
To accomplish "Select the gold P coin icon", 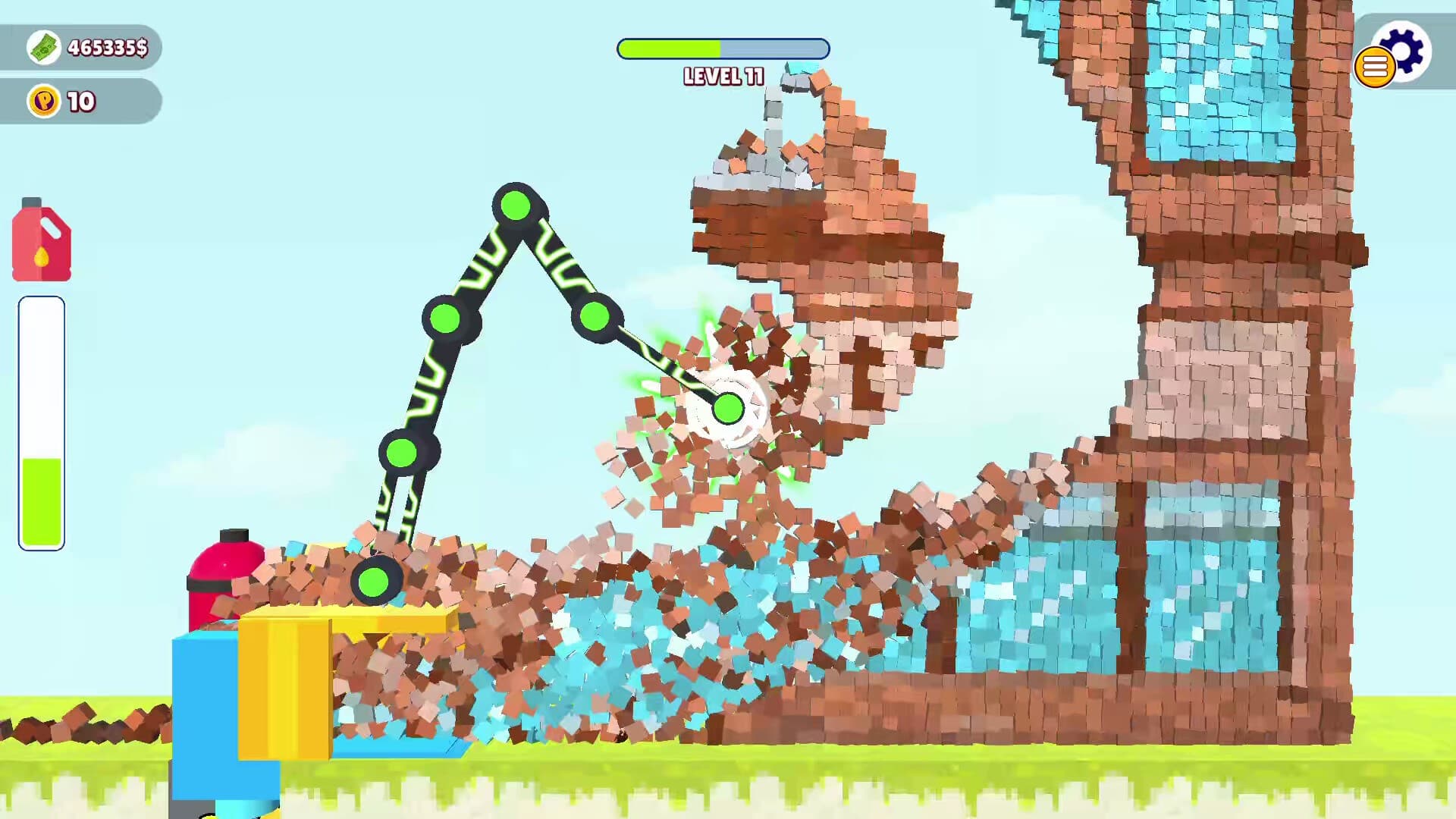I will tap(42, 101).
